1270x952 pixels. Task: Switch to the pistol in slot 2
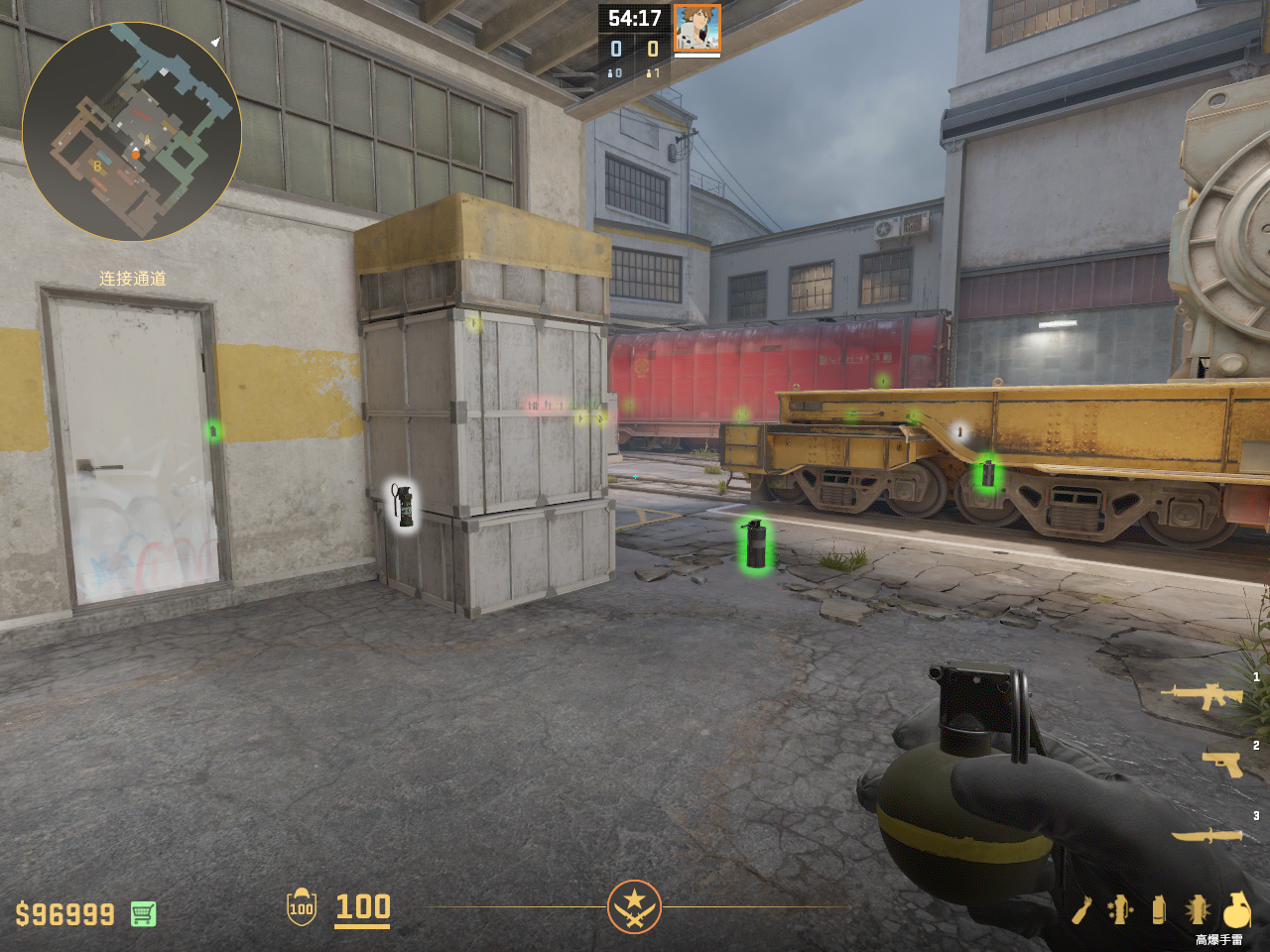pos(1222,763)
